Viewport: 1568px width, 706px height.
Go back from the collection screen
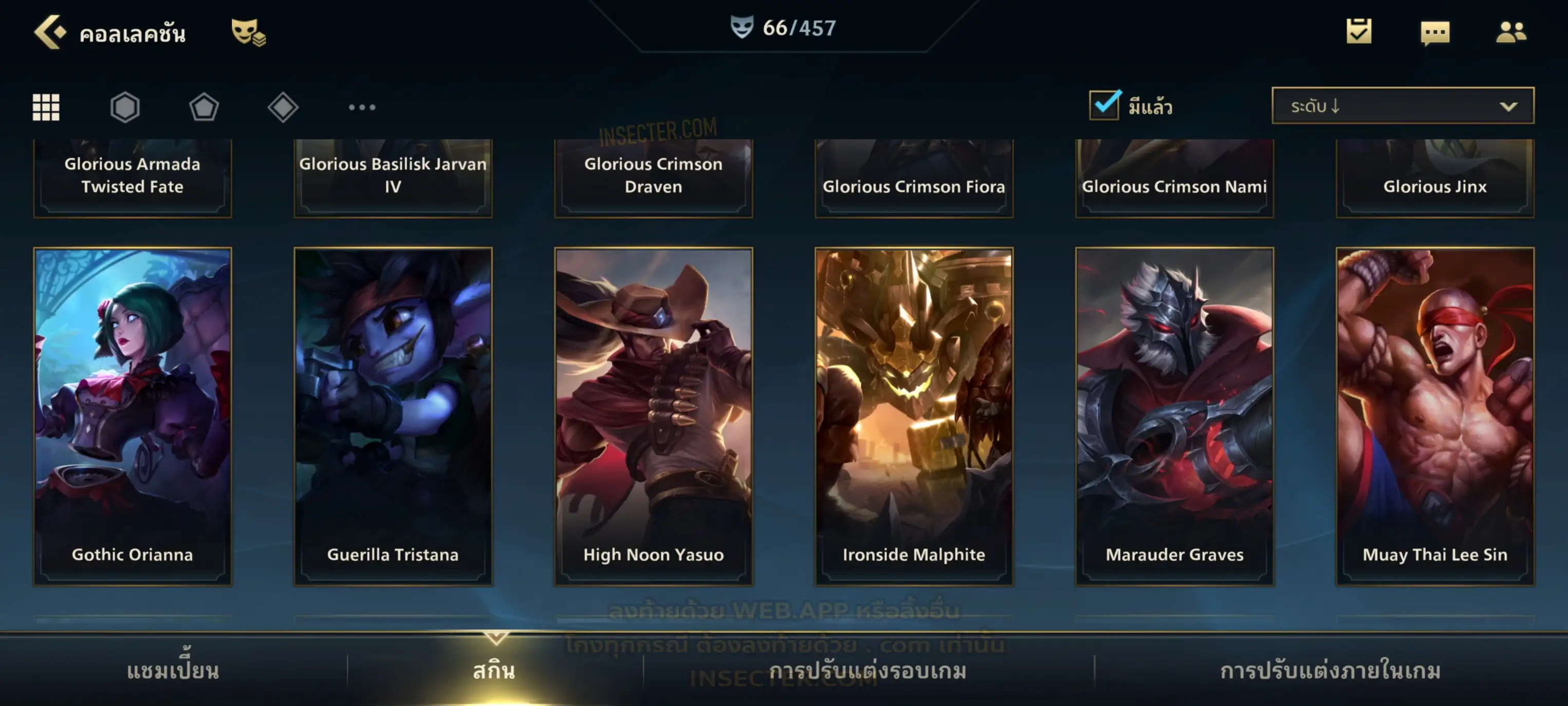tap(49, 32)
